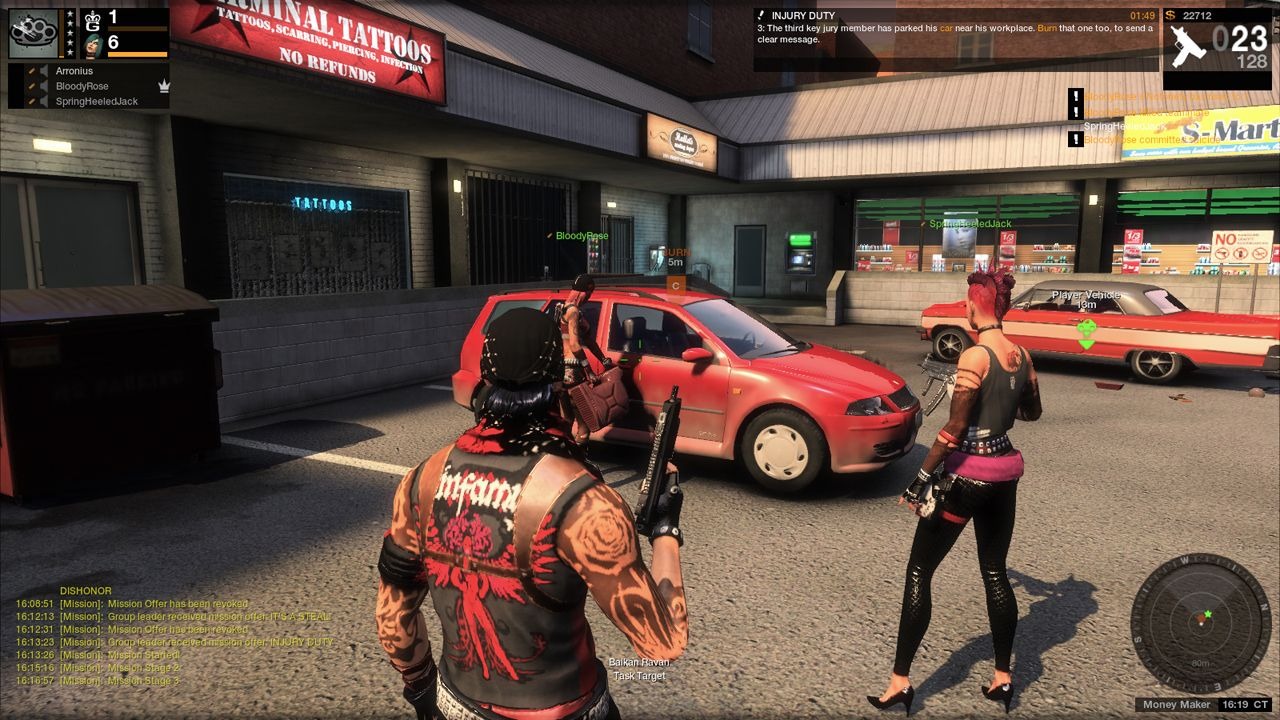Select the brass knuckles Dishonor emblem
The image size is (1280, 720).
click(33, 33)
